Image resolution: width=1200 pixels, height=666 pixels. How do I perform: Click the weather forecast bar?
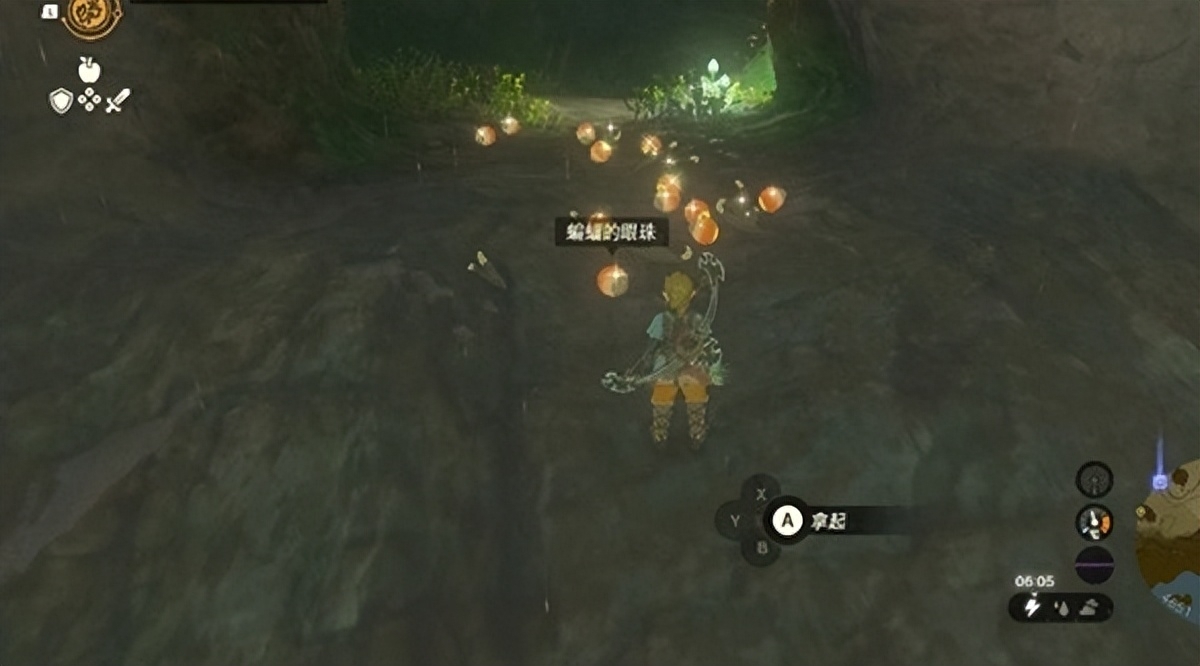(x=1060, y=607)
